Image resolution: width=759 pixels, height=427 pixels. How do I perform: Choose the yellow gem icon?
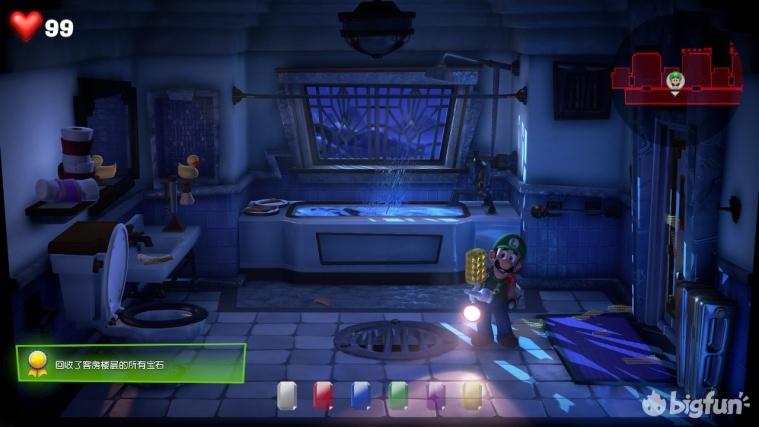(x=472, y=395)
